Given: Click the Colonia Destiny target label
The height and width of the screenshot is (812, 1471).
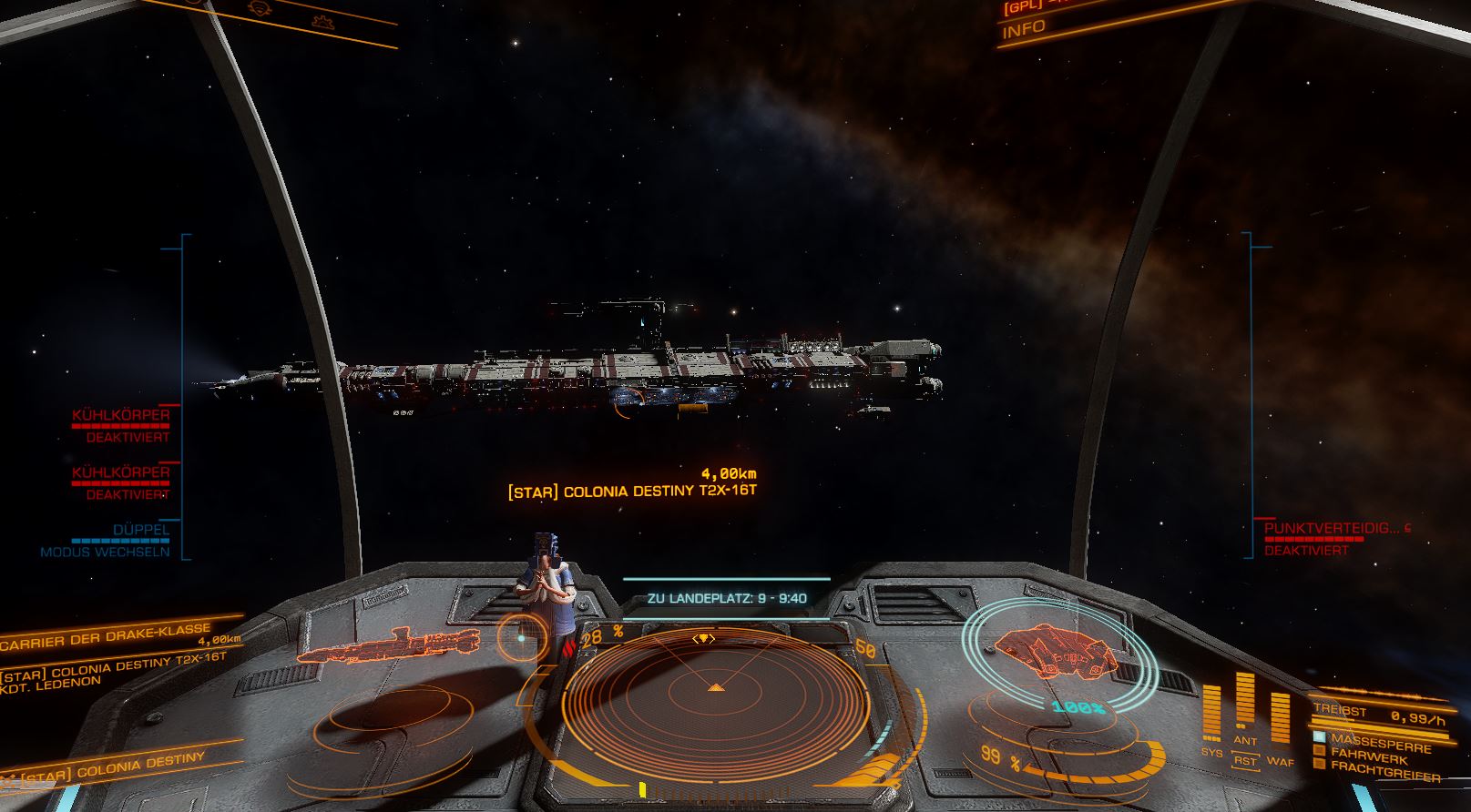Looking at the screenshot, I should click(x=632, y=492).
